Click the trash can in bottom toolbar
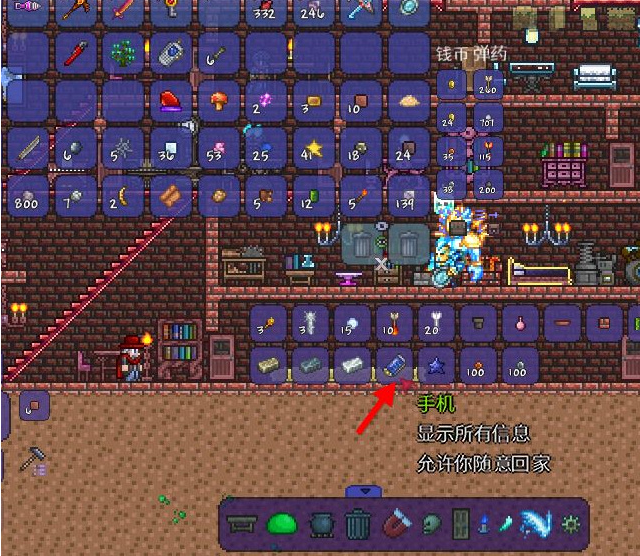The height and width of the screenshot is (556, 640). tap(358, 523)
